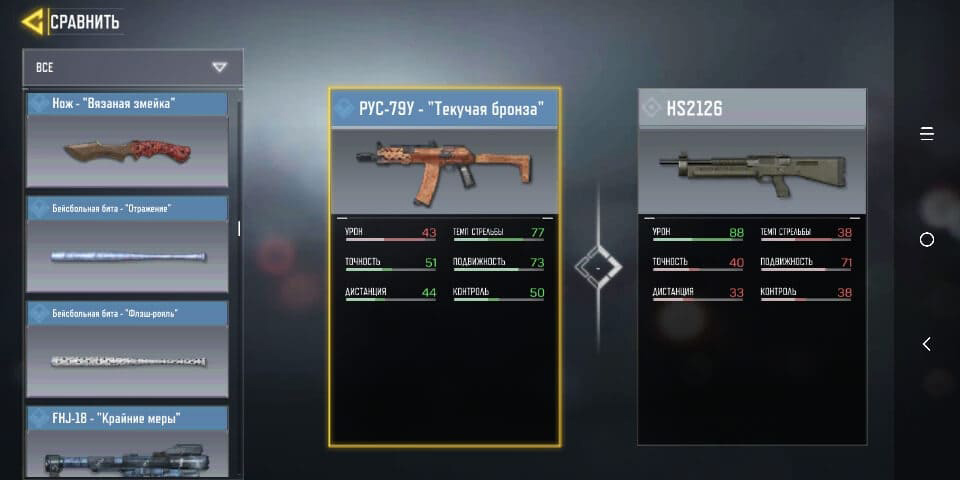Screen dimensions: 960x480
Task: Select the FHJ-18 "Крайние меры" launcher
Action: pos(127,442)
